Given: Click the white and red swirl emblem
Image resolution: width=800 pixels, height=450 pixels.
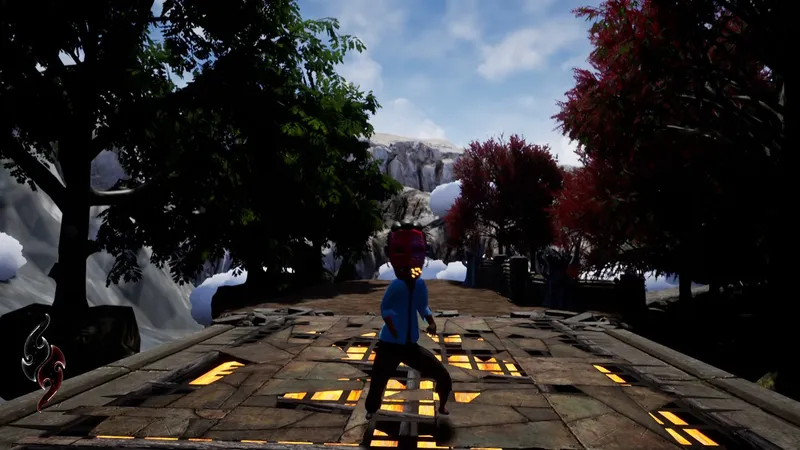Looking at the screenshot, I should (44, 361).
